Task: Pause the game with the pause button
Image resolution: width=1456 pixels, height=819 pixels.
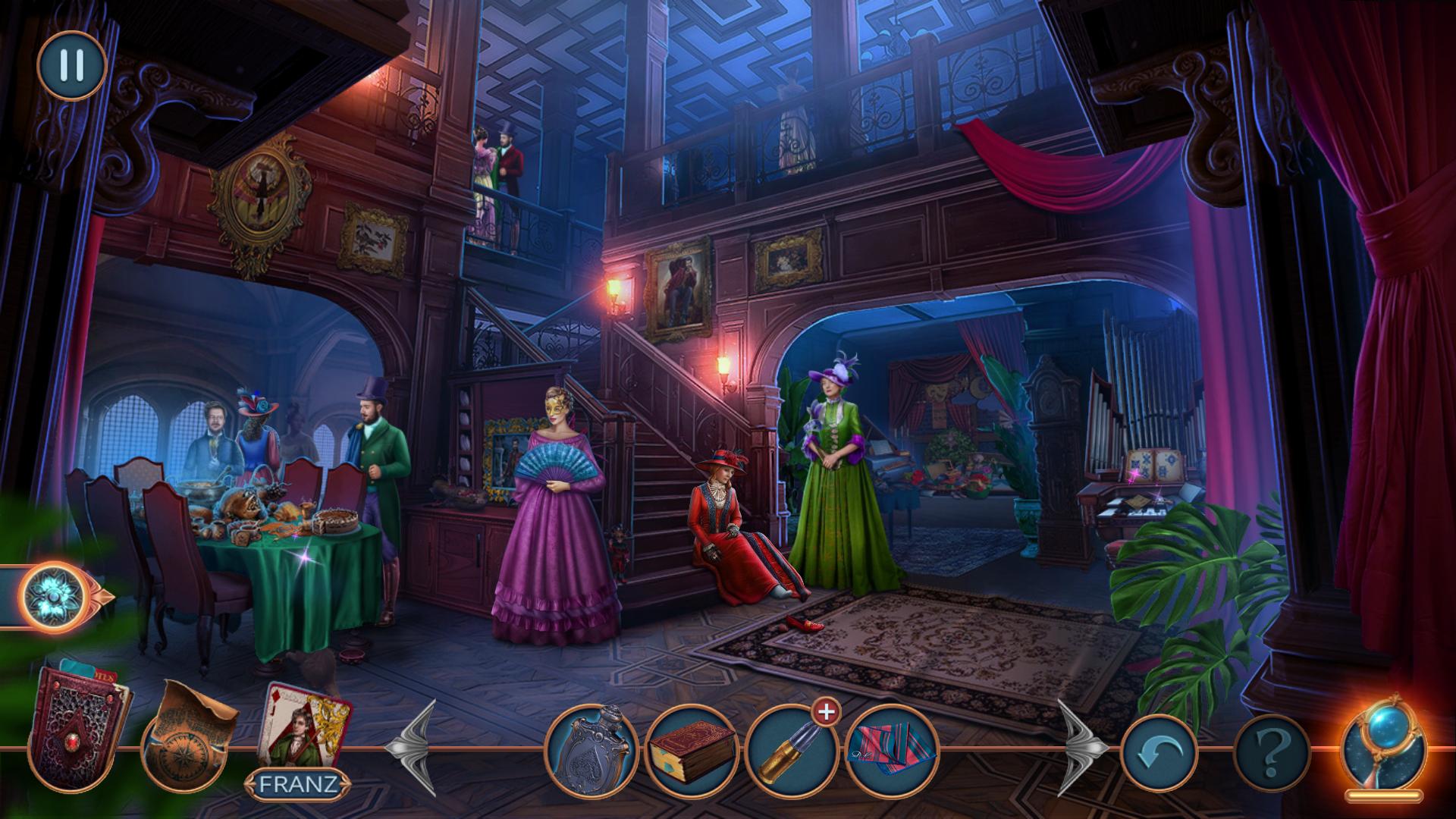Action: [71, 66]
